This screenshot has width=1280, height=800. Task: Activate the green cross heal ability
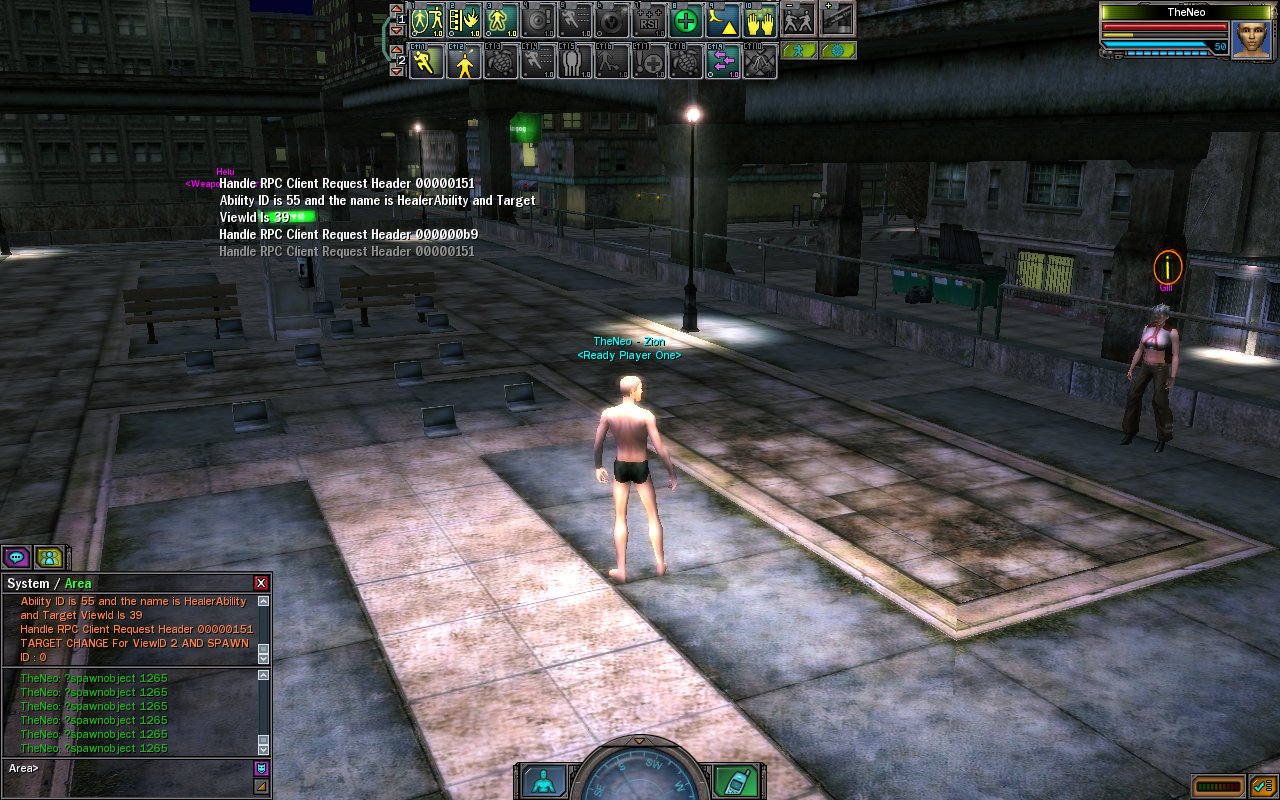coord(686,20)
